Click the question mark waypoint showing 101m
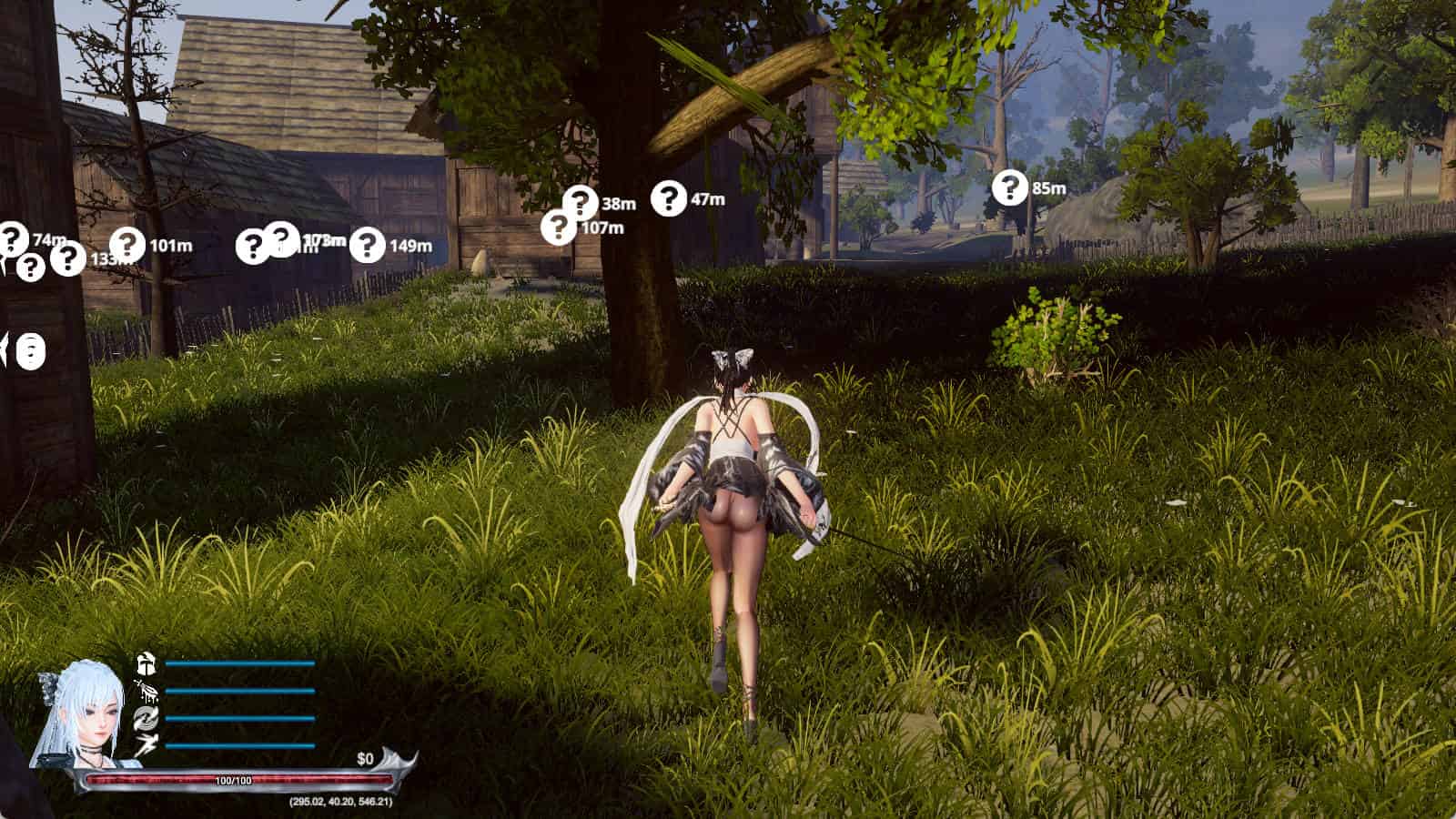 click(x=127, y=245)
